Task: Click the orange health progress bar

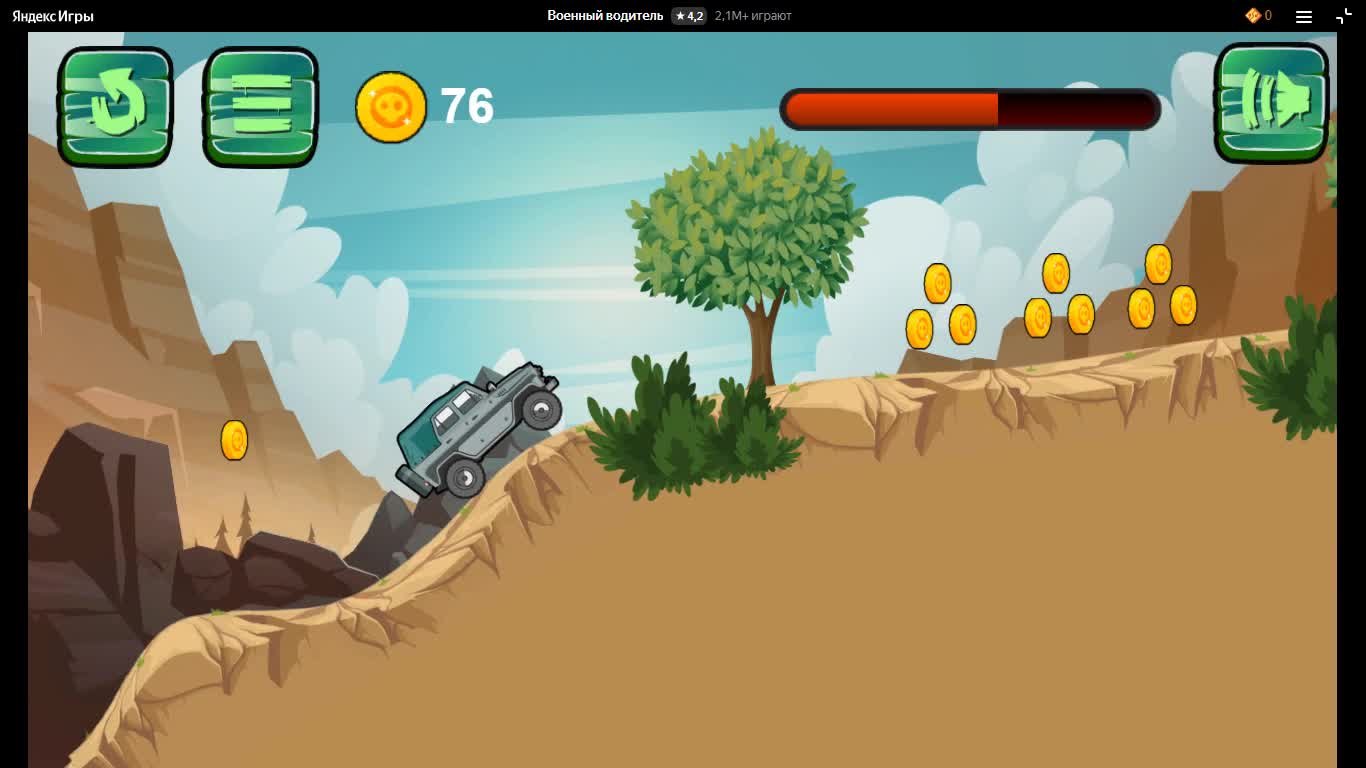Action: click(890, 110)
